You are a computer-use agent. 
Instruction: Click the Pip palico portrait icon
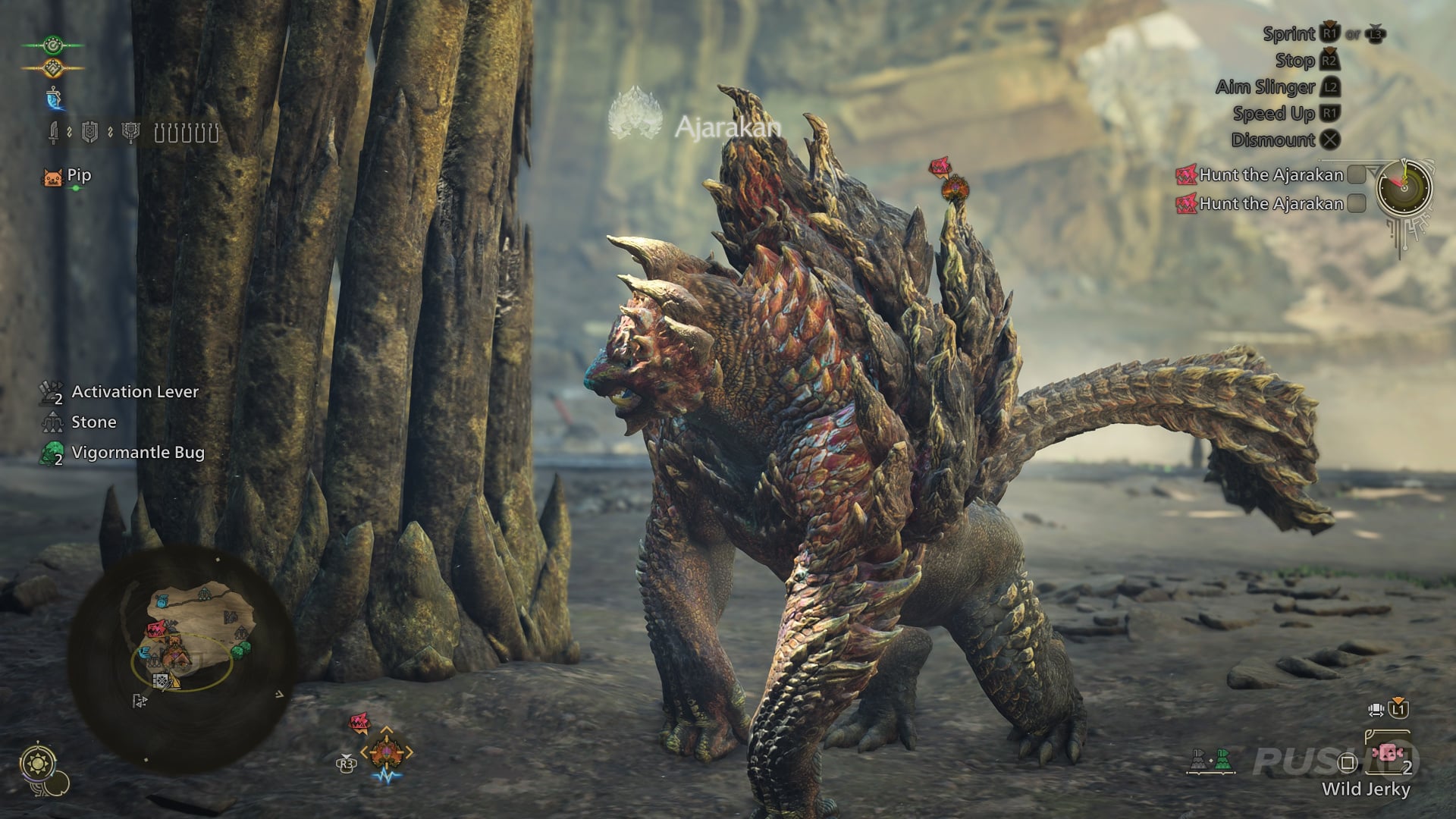[x=53, y=177]
